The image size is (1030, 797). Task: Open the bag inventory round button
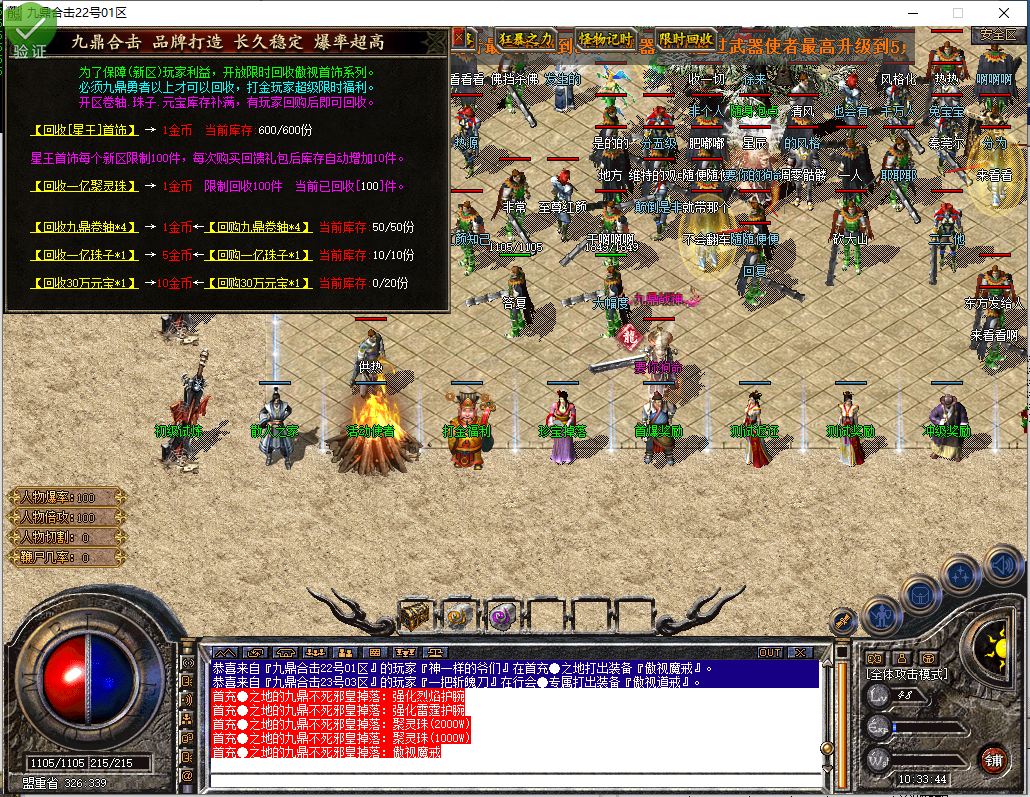pos(920,595)
